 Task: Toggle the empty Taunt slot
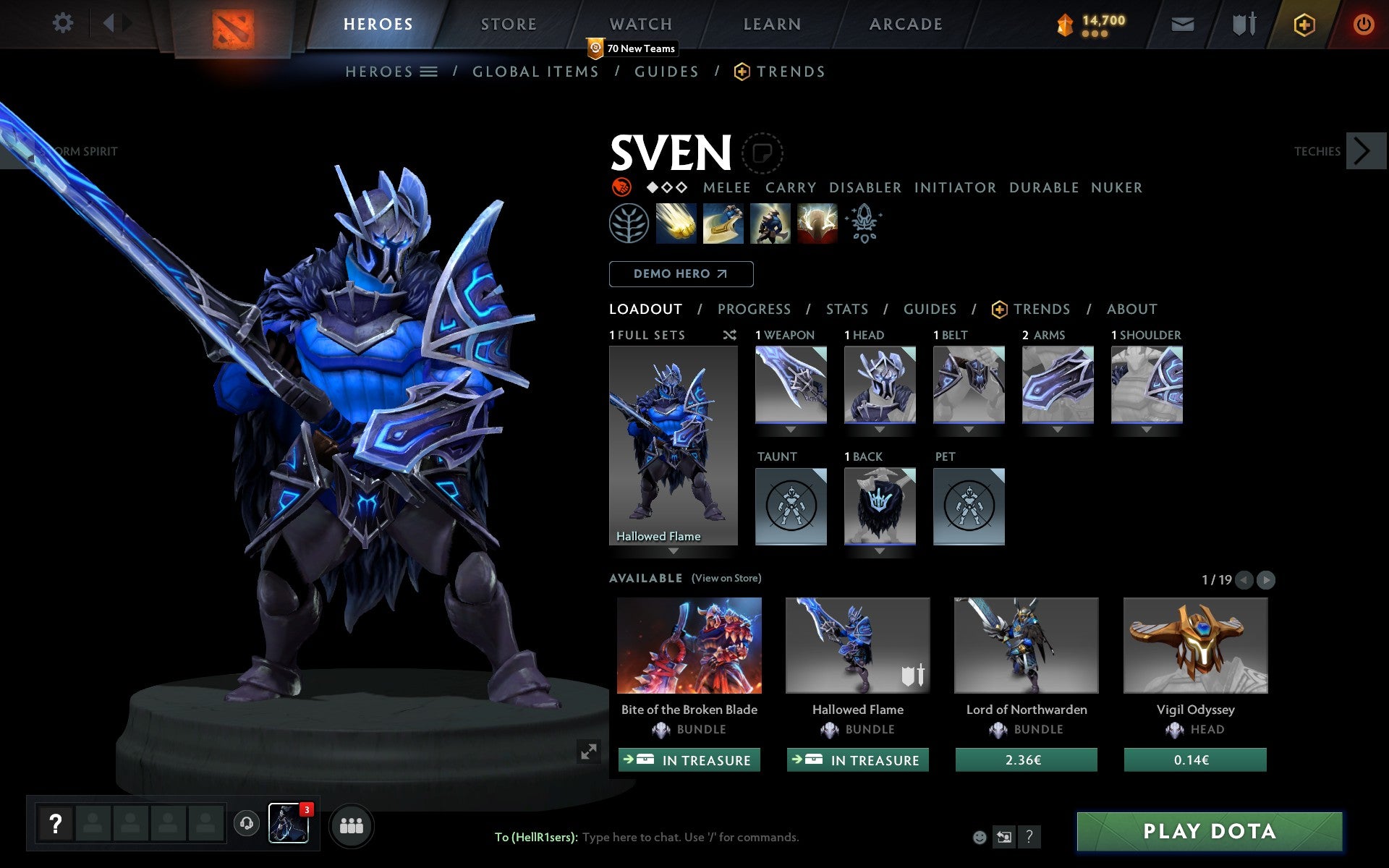[791, 506]
